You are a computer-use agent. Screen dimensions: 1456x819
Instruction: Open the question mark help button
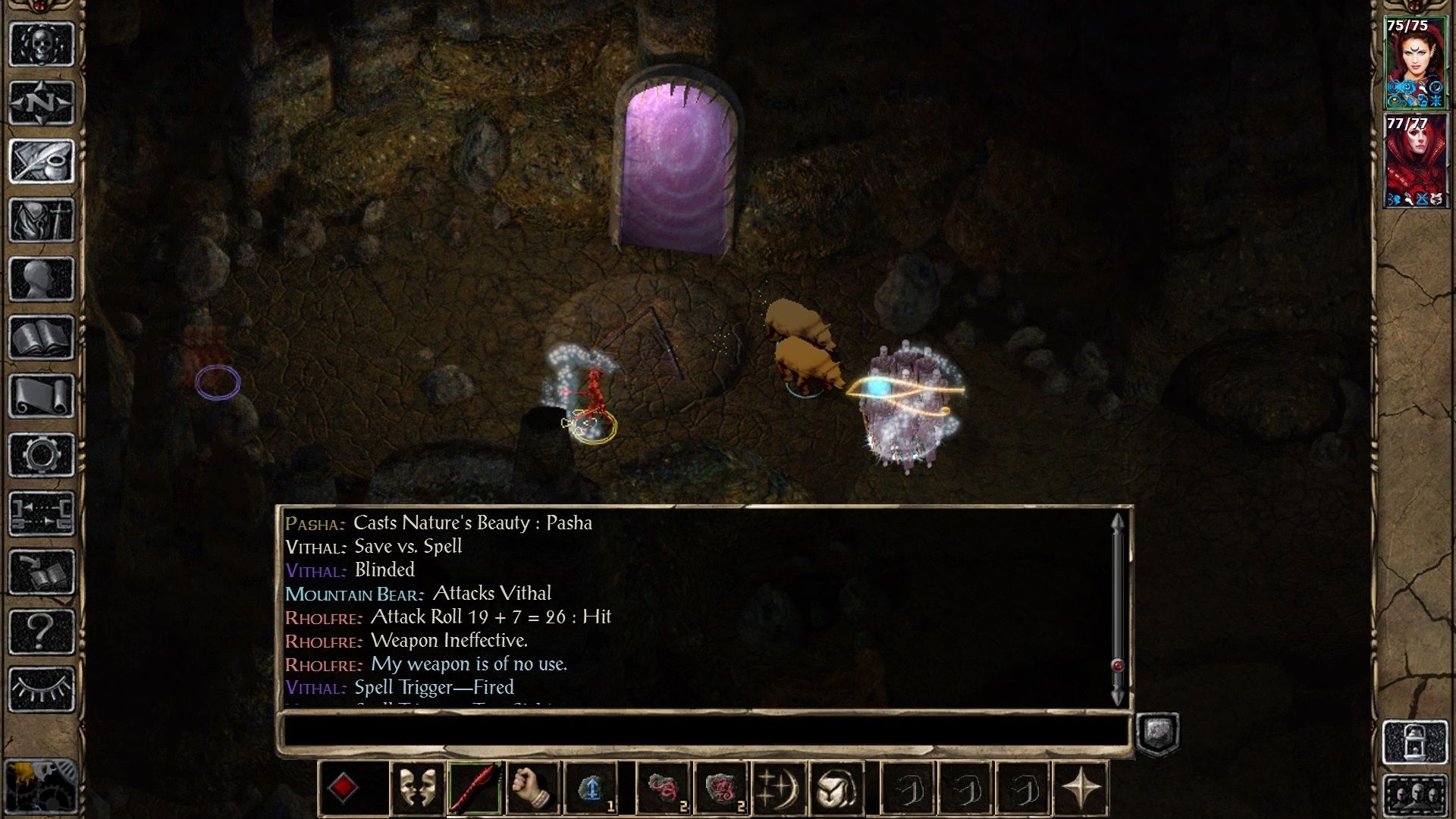[x=42, y=631]
